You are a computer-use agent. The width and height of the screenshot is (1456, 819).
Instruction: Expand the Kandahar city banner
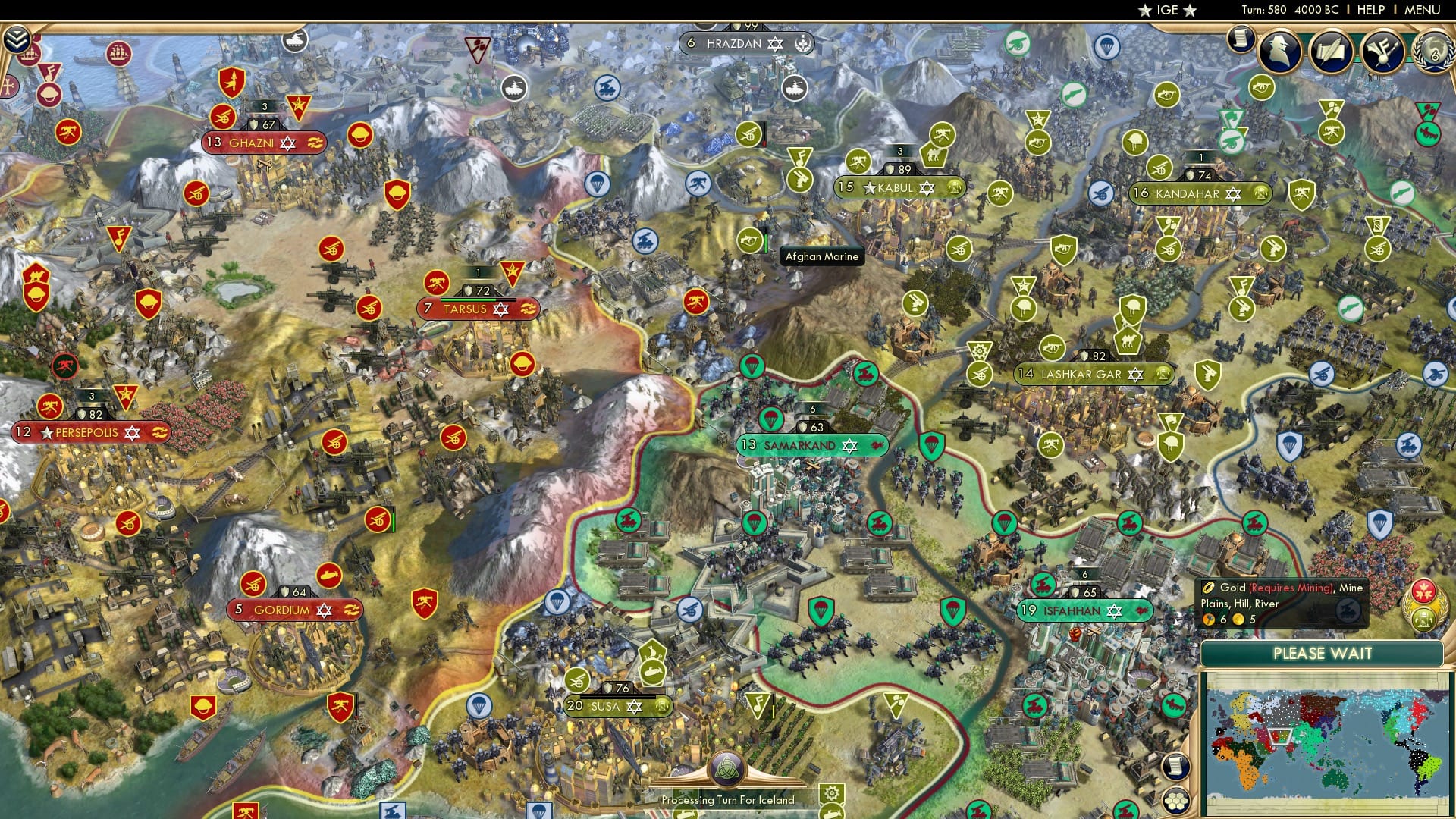(1197, 192)
